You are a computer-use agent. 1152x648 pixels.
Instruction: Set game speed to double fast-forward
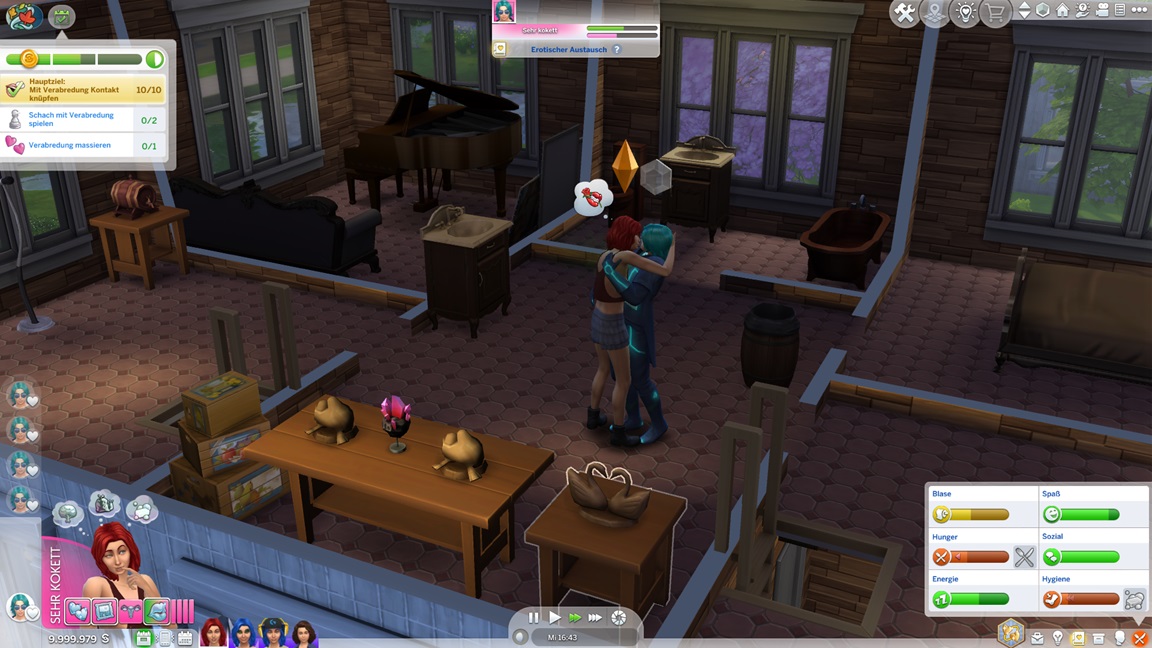tap(575, 618)
